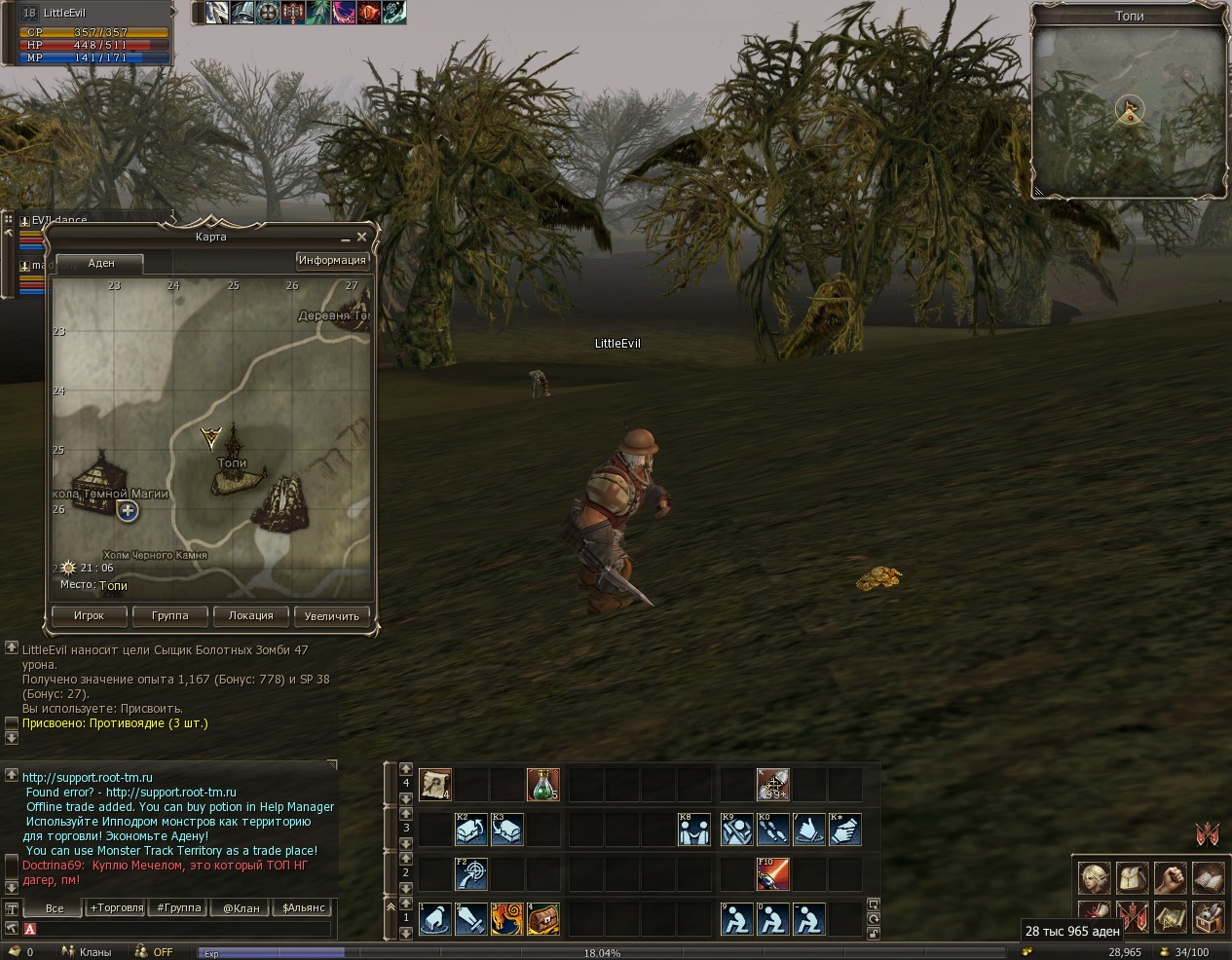The image size is (1232, 960).
Task: Use the scroll item in hotbar row 4
Action: pos(434,784)
